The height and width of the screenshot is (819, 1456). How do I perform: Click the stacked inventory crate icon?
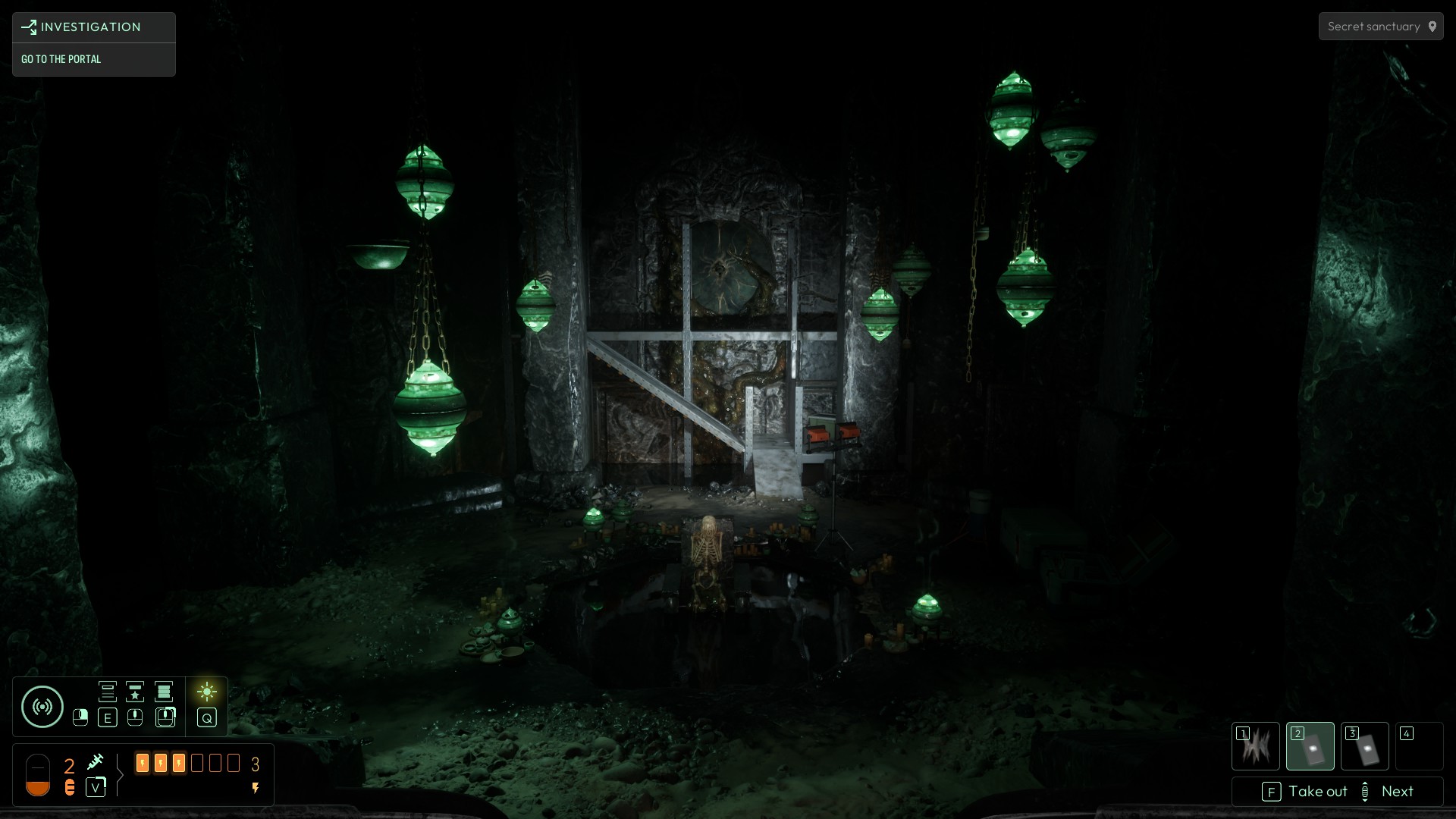(164, 692)
